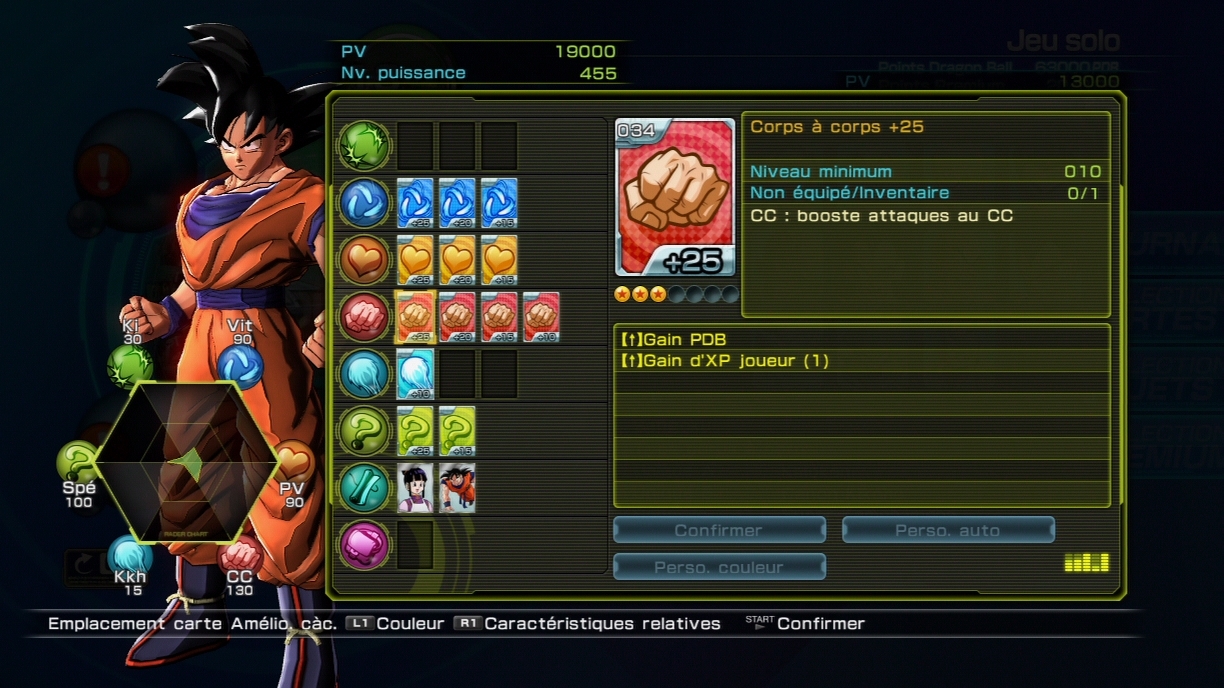Select the Confirmer button
This screenshot has height=688, width=1224.
tap(719, 530)
